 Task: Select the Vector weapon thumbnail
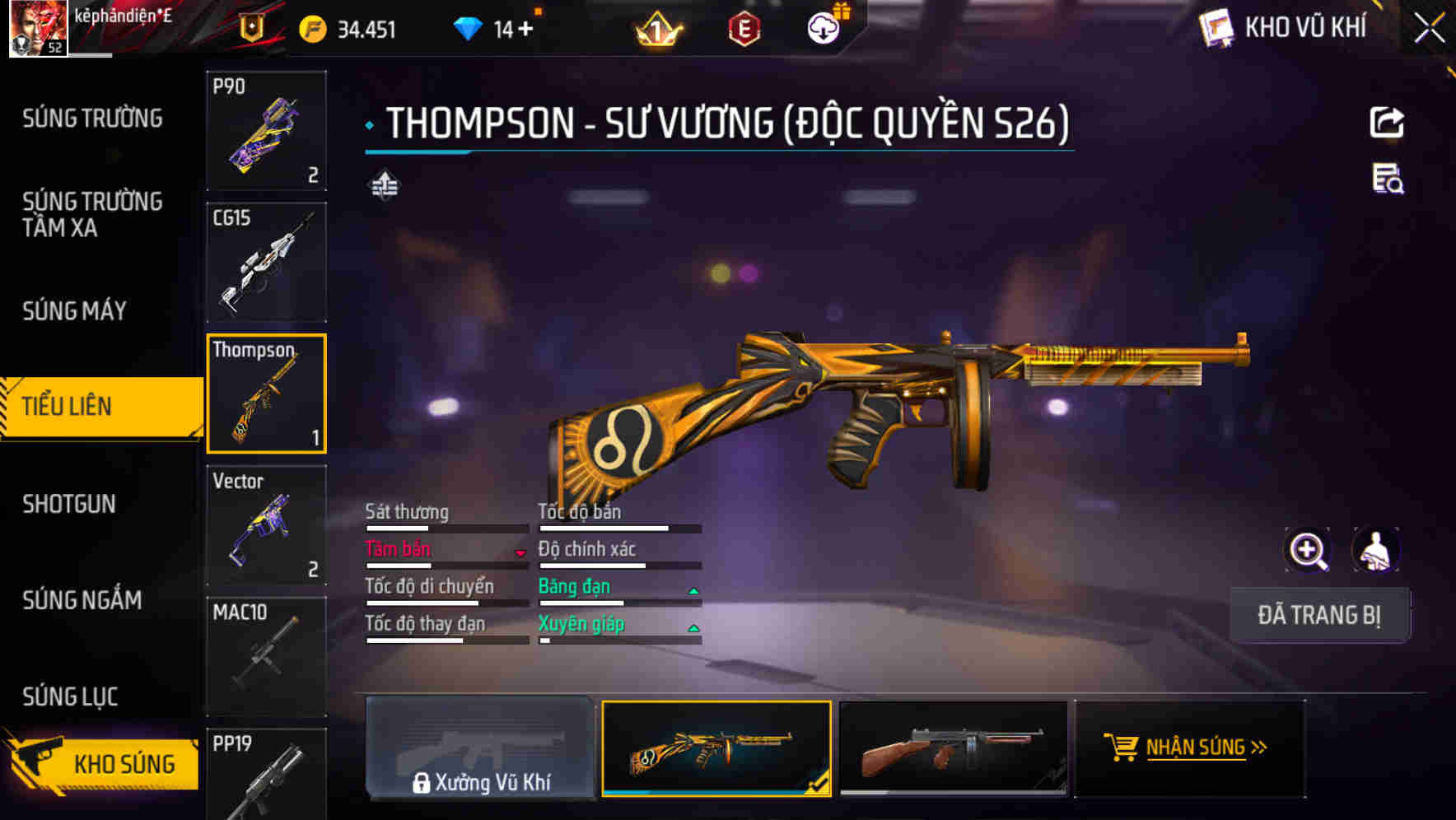pyautogui.click(x=266, y=524)
